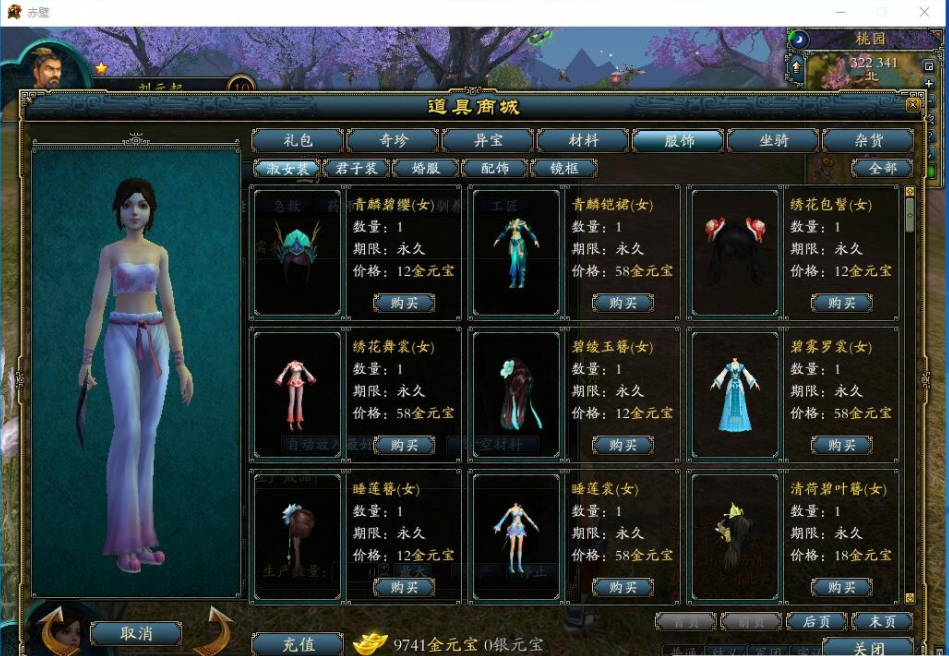Switch to the 礼包 category tab
Screen dimensions: 949x656
pos(298,141)
